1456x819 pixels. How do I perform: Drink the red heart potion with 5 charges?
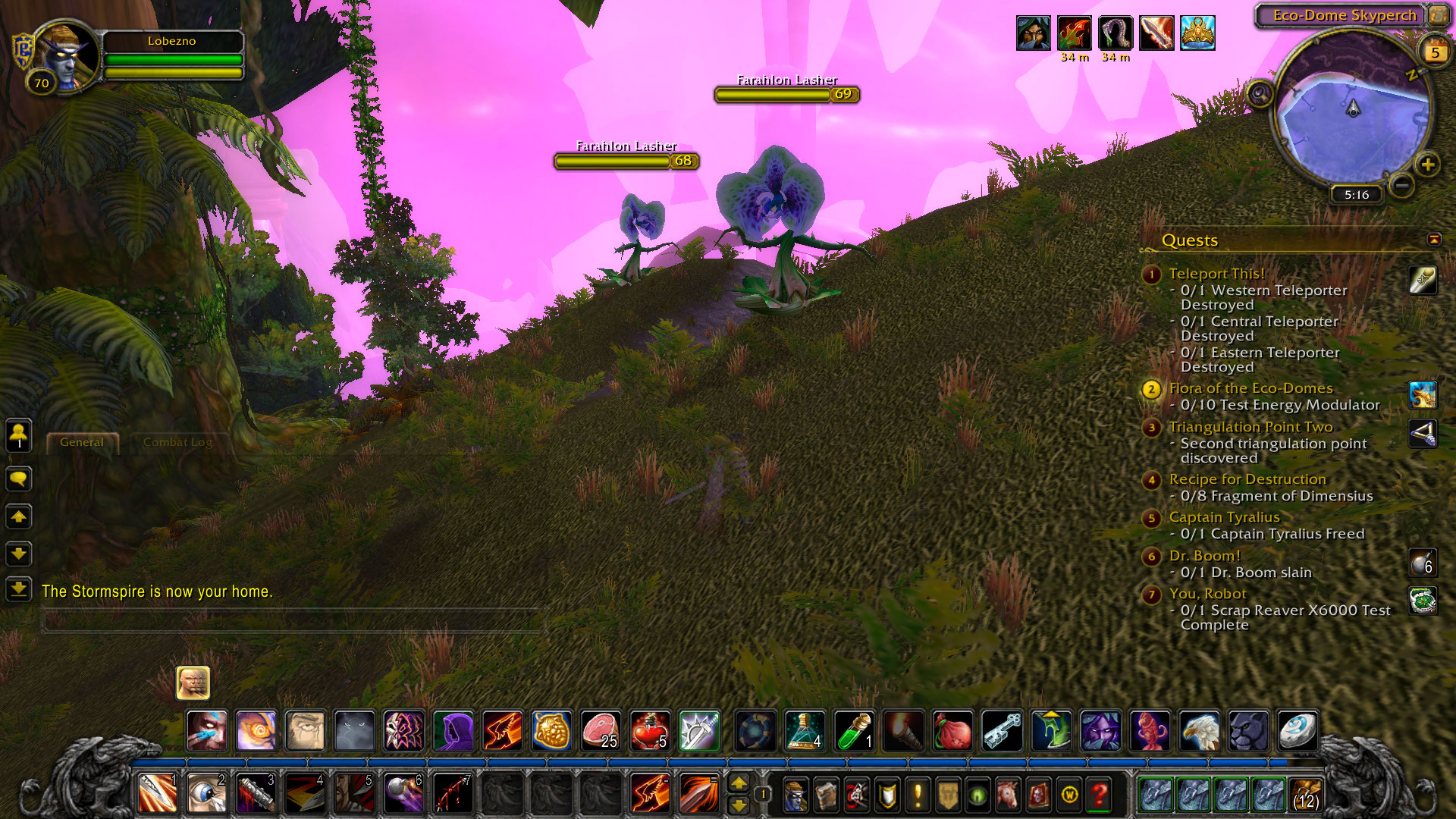coord(650,731)
